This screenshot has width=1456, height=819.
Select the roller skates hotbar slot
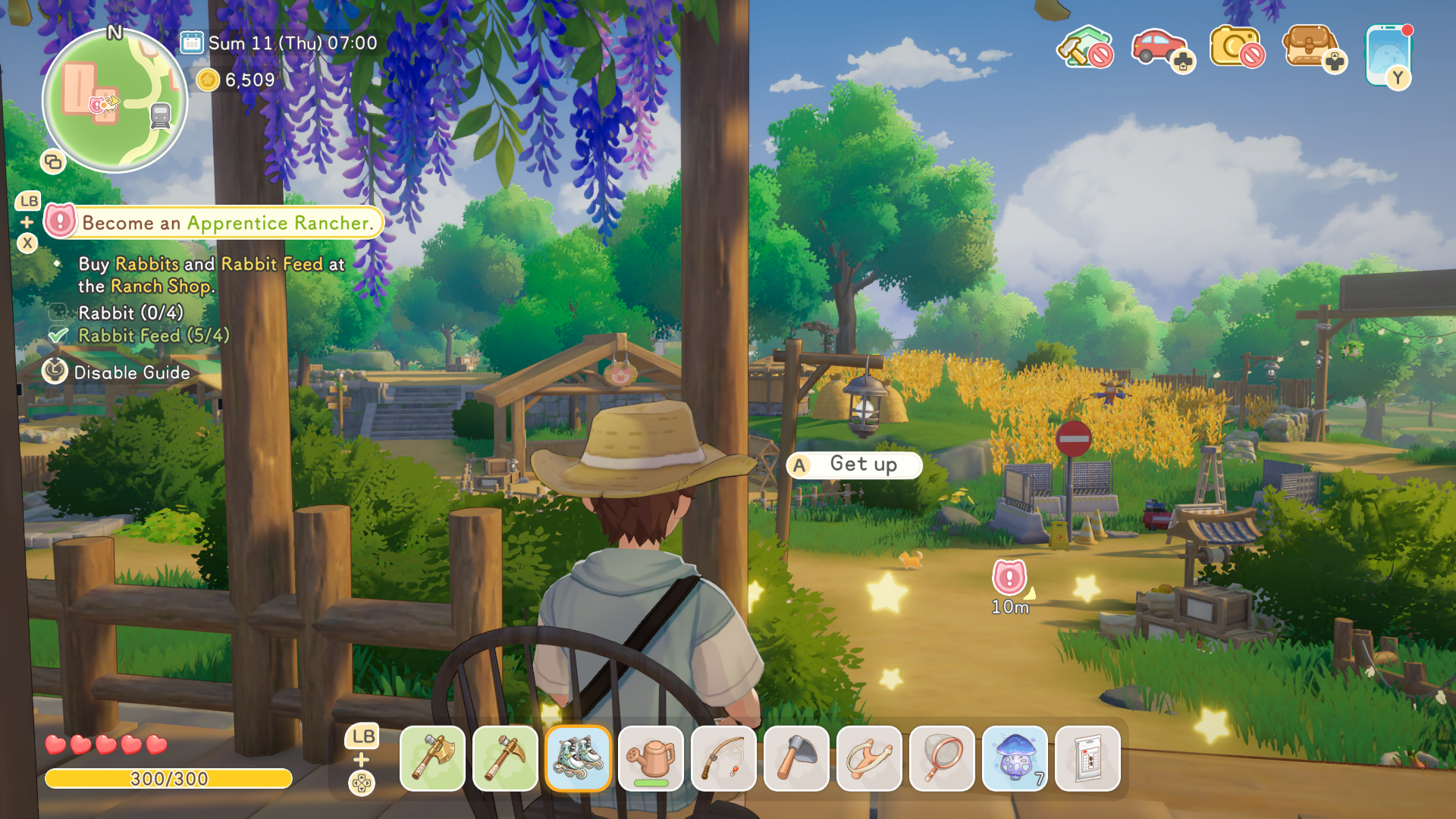pyautogui.click(x=578, y=758)
